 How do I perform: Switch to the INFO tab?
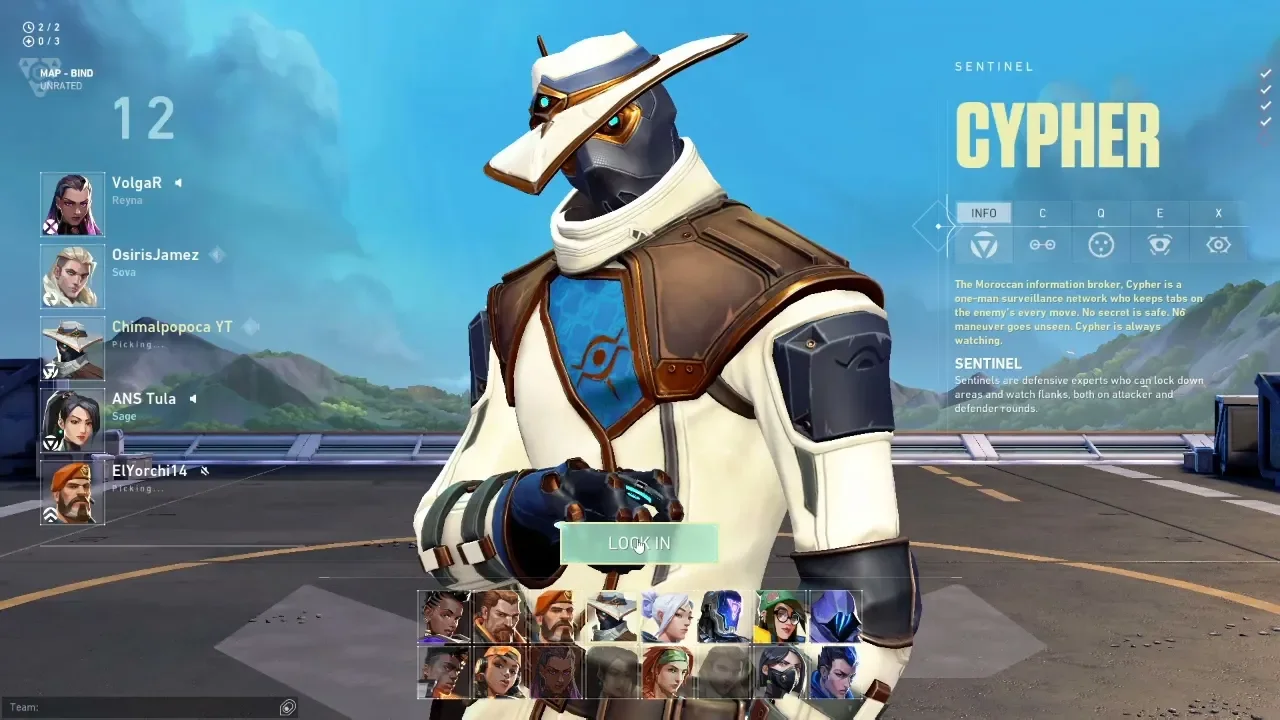(983, 213)
